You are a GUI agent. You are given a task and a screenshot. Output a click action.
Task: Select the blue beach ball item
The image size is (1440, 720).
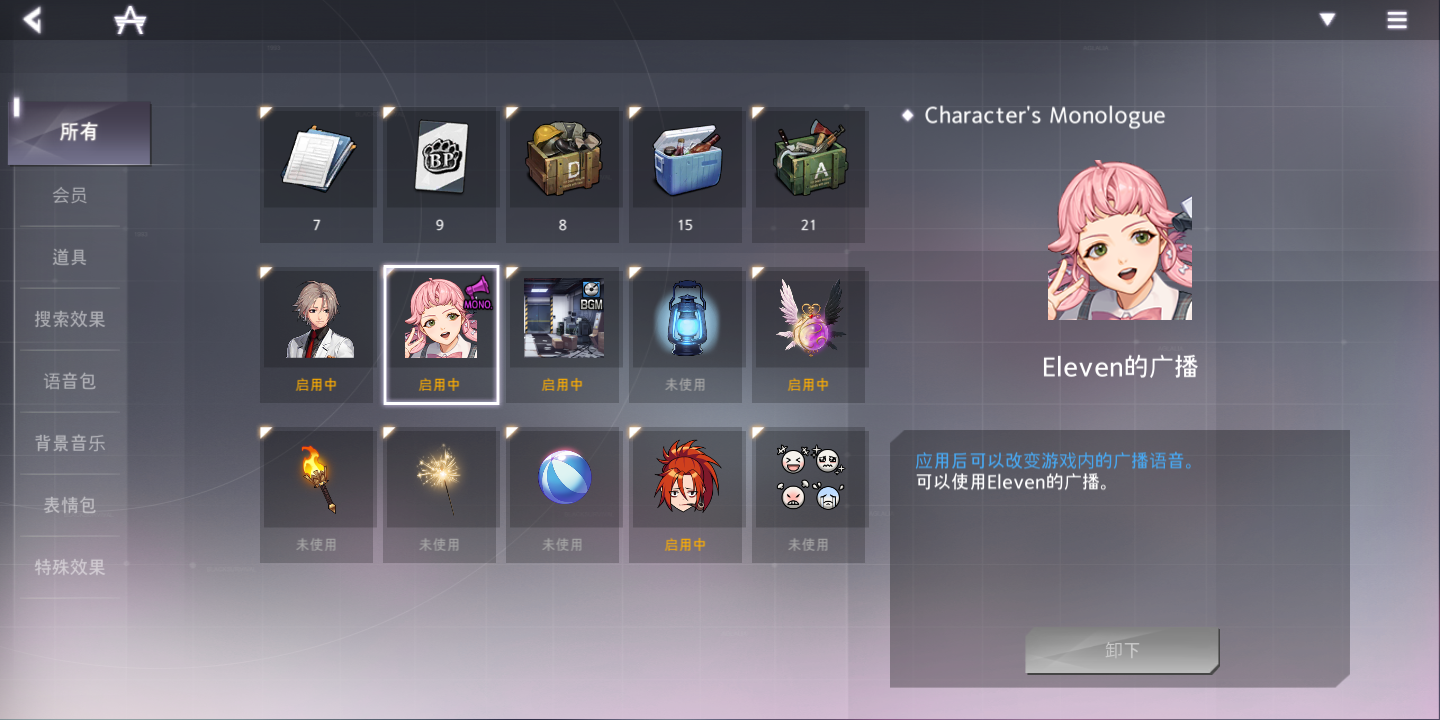pyautogui.click(x=563, y=478)
